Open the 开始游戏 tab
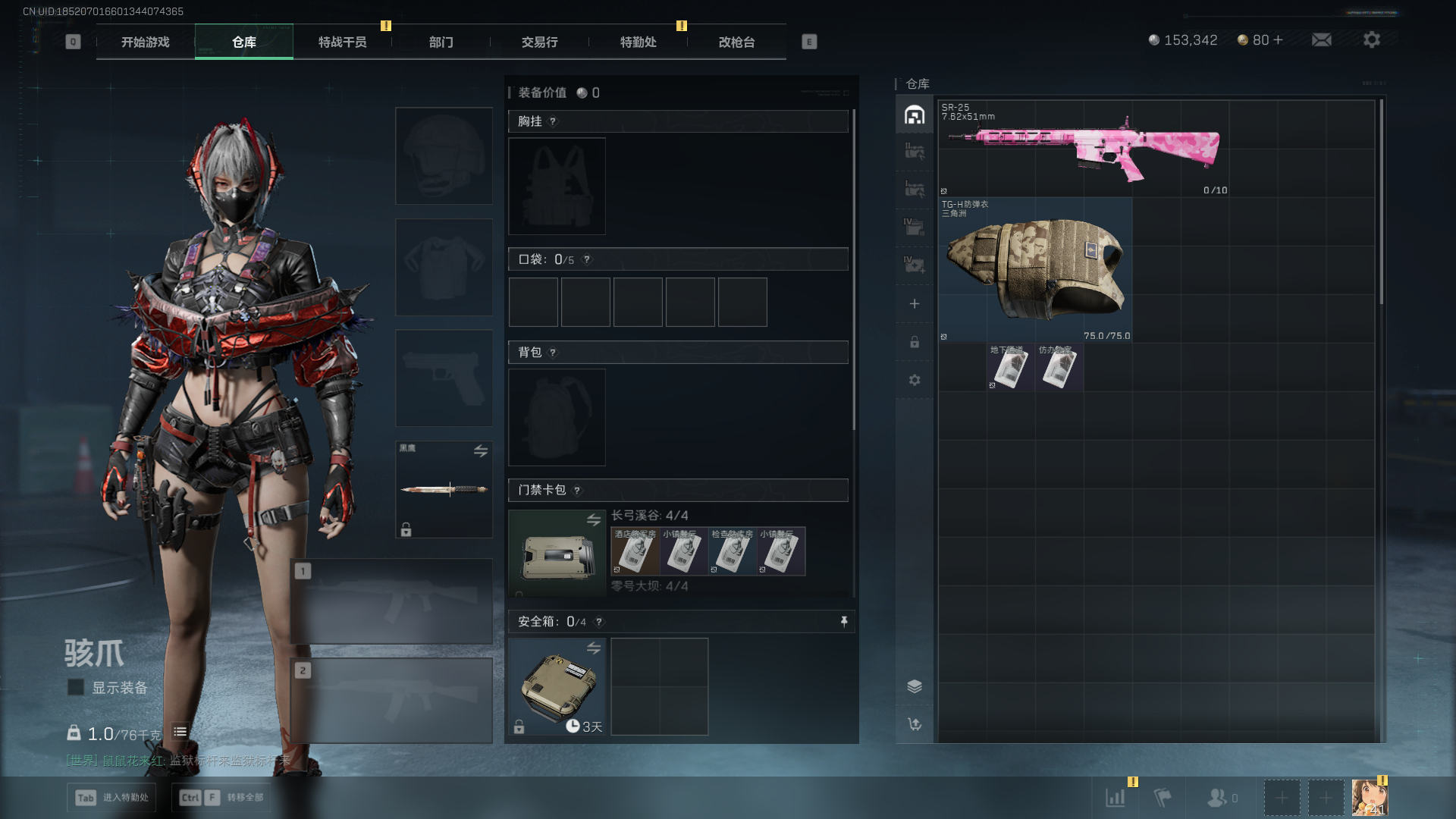Image resolution: width=1456 pixels, height=819 pixels. pyautogui.click(x=145, y=42)
